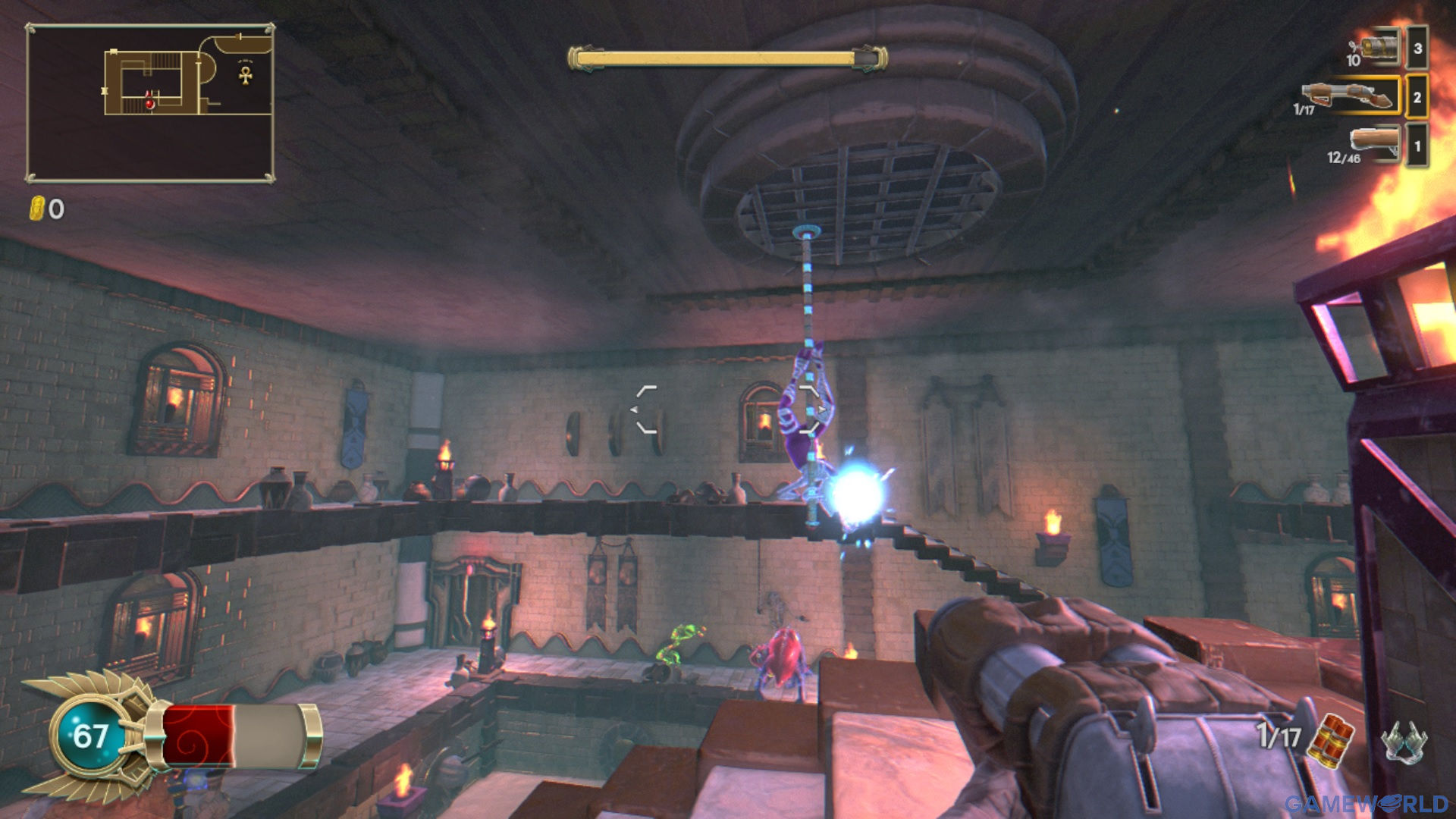Click the ankh marker on the minimap
This screenshot has width=1456, height=819.
(x=245, y=75)
